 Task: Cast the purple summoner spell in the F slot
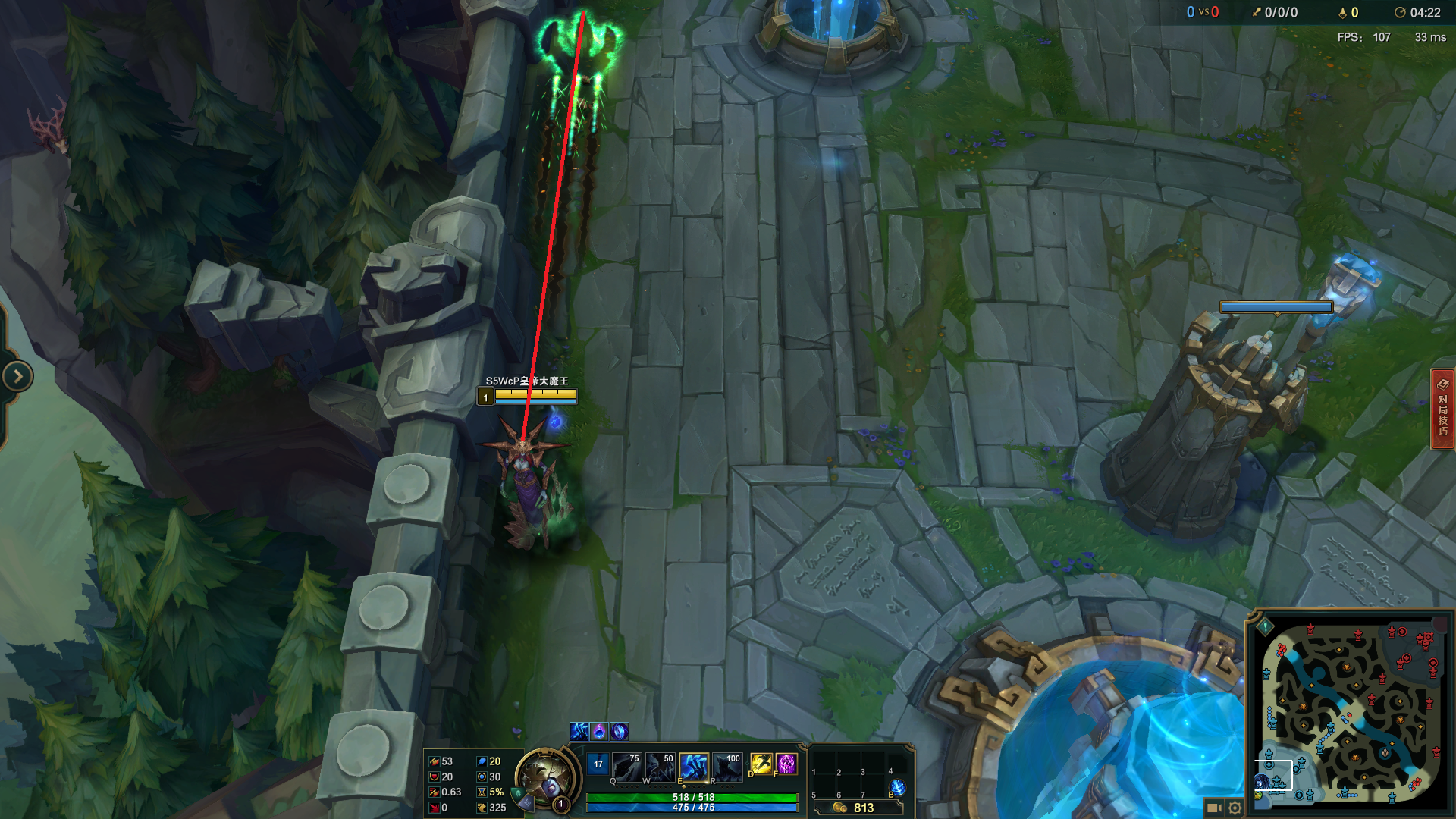pos(786,764)
